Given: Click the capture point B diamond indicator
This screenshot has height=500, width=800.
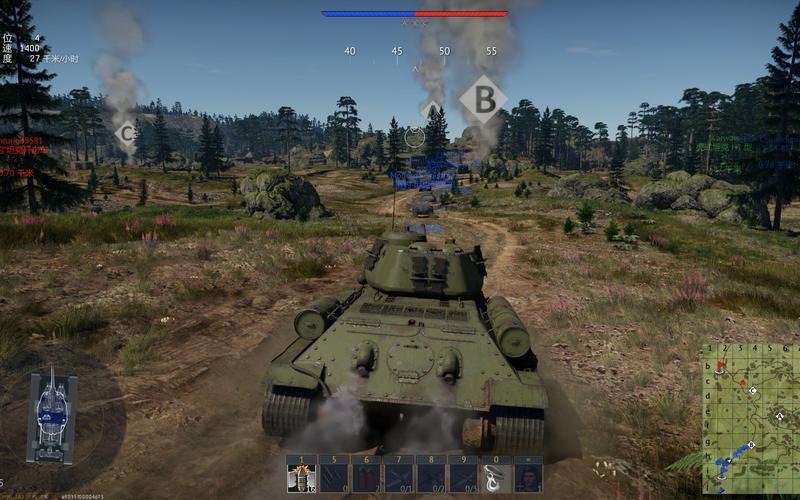Looking at the screenshot, I should pyautogui.click(x=483, y=99).
